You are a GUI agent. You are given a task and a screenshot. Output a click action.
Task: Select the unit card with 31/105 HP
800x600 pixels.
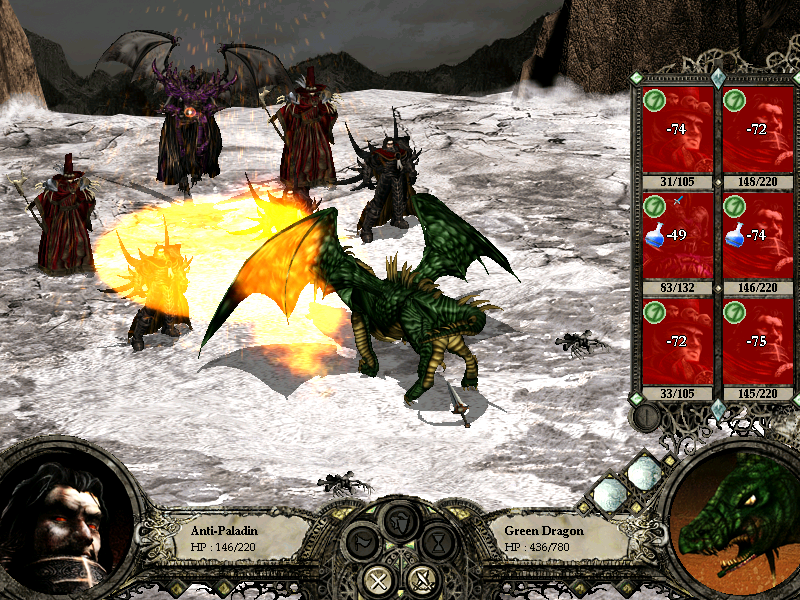pyautogui.click(x=677, y=131)
